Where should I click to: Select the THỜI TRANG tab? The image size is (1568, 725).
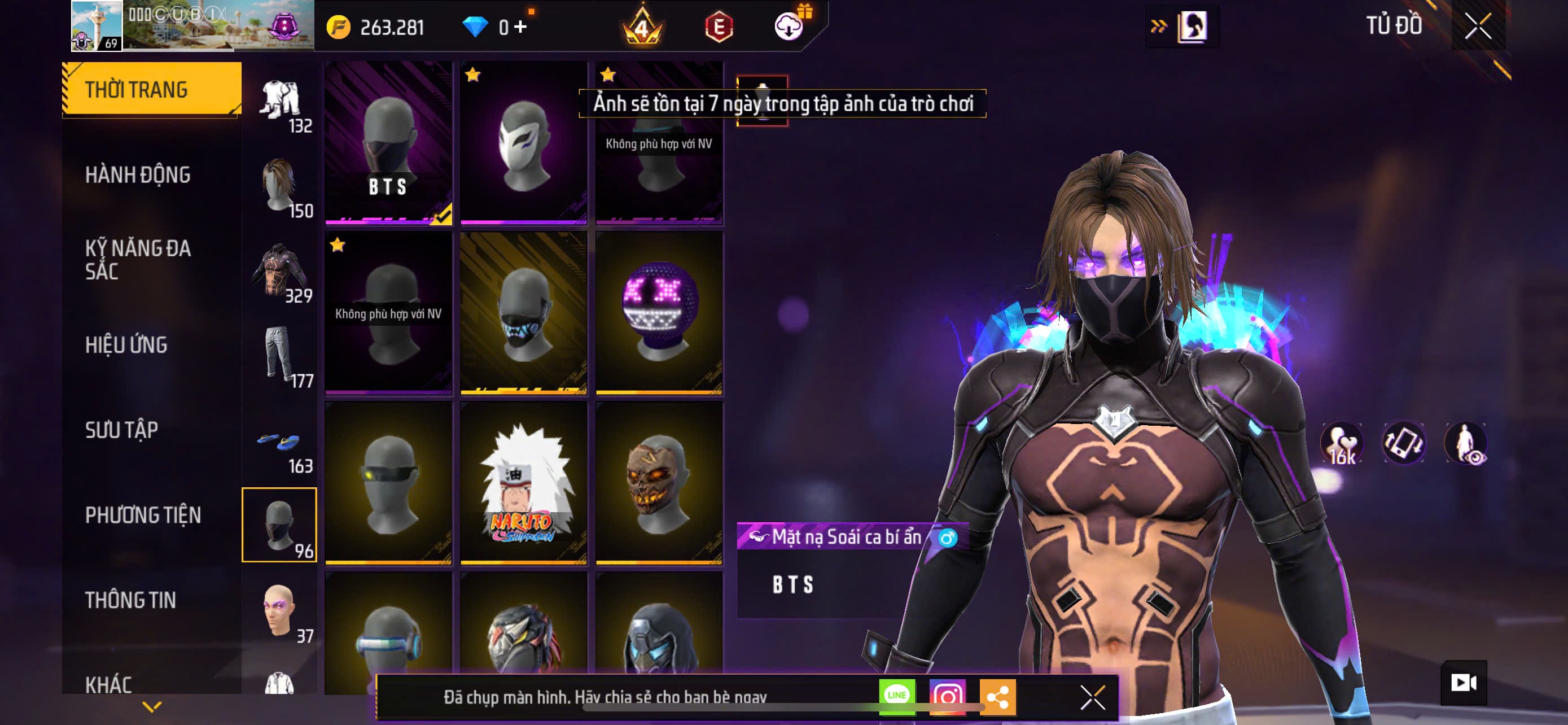(x=137, y=89)
